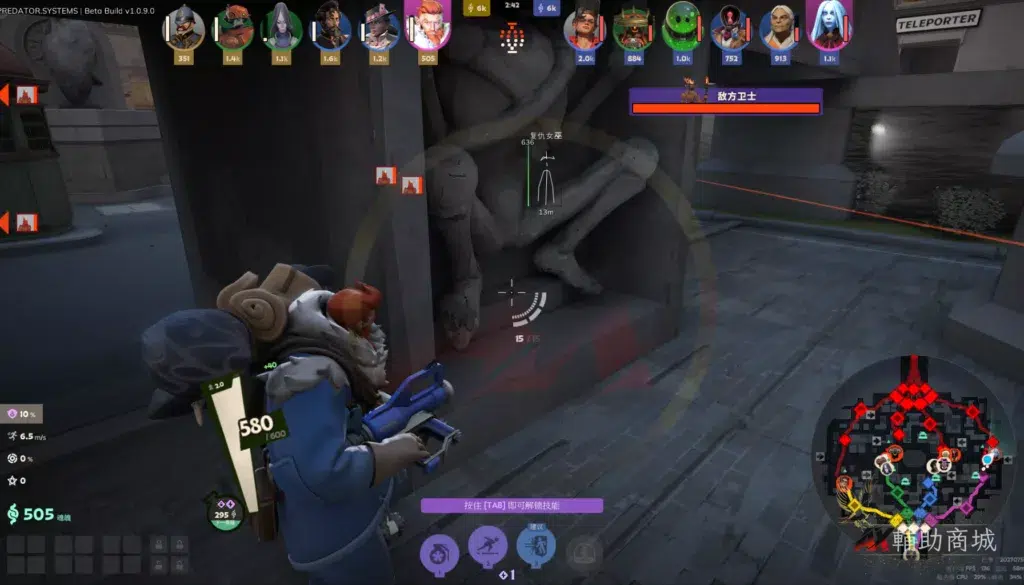This screenshot has height=585, width=1024.
Task: Select the top-hat teammate portrait
Action: click(x=380, y=26)
